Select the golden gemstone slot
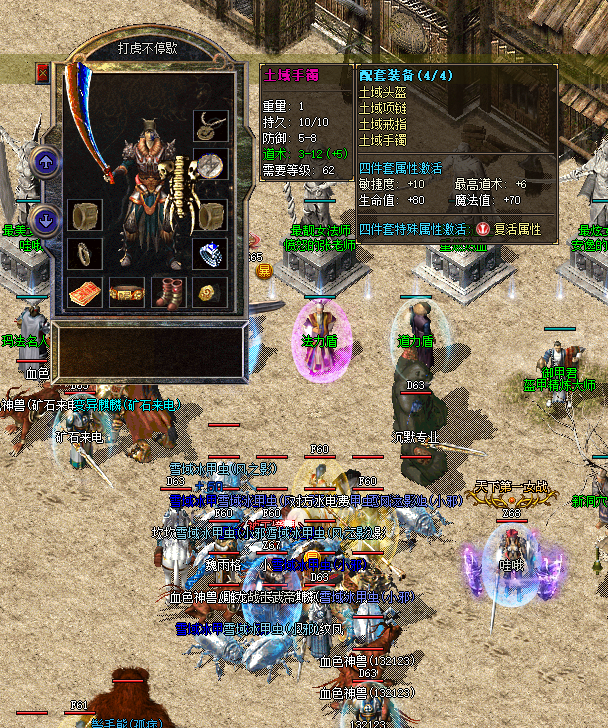 coord(210,293)
